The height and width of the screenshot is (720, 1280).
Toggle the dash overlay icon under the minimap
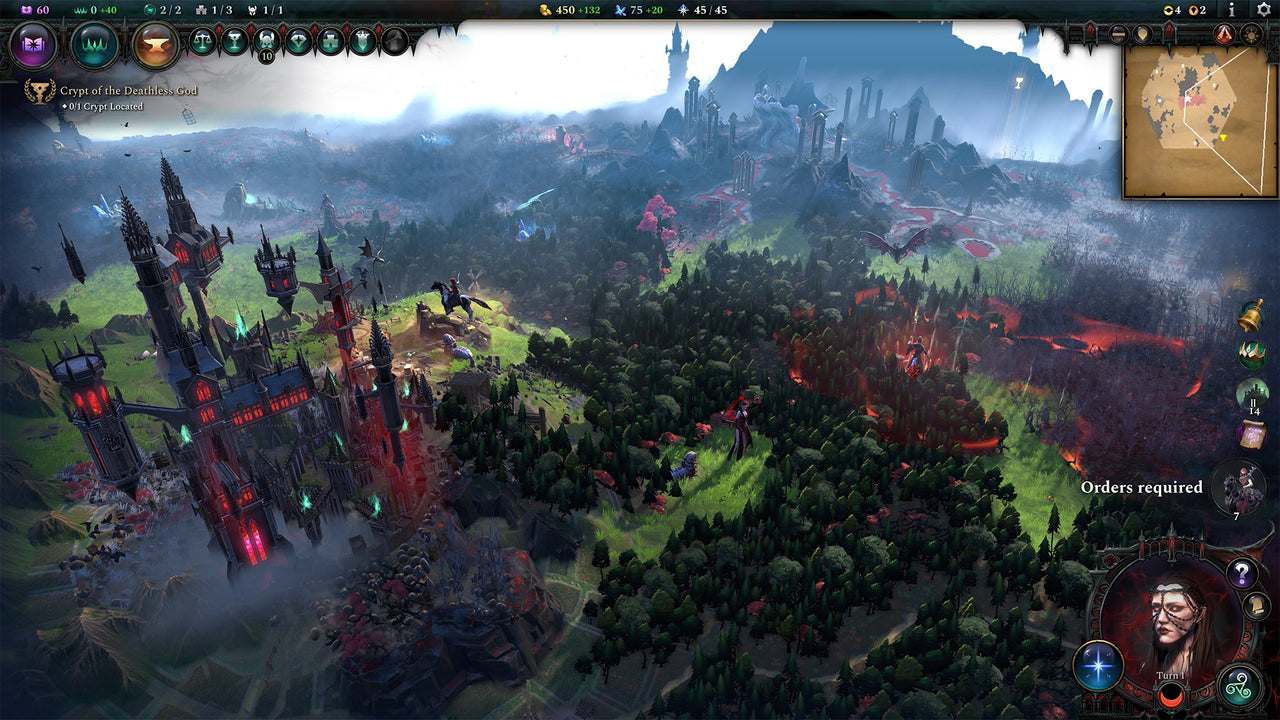(1118, 34)
